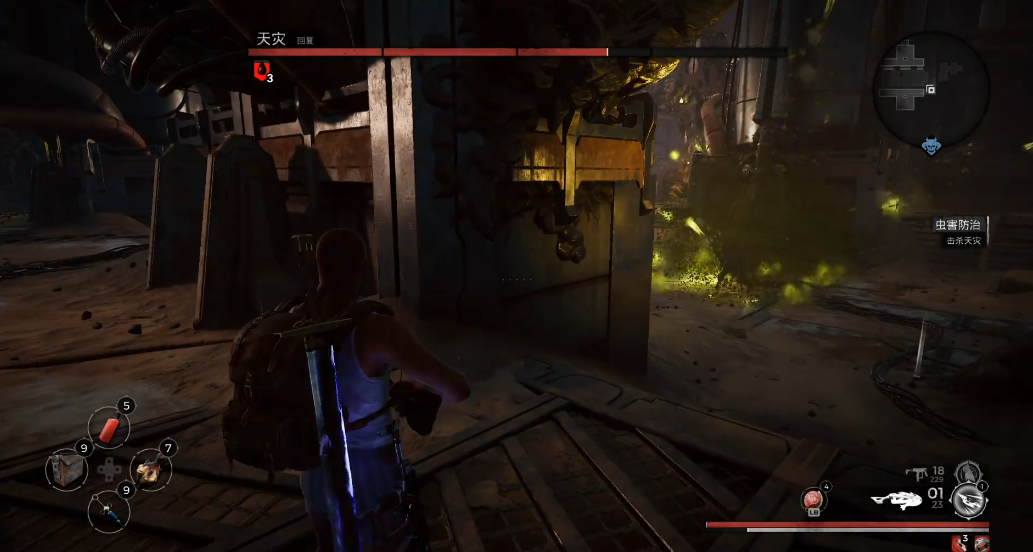
Task: Select the blue syringe quick-slot
Action: coord(108,510)
